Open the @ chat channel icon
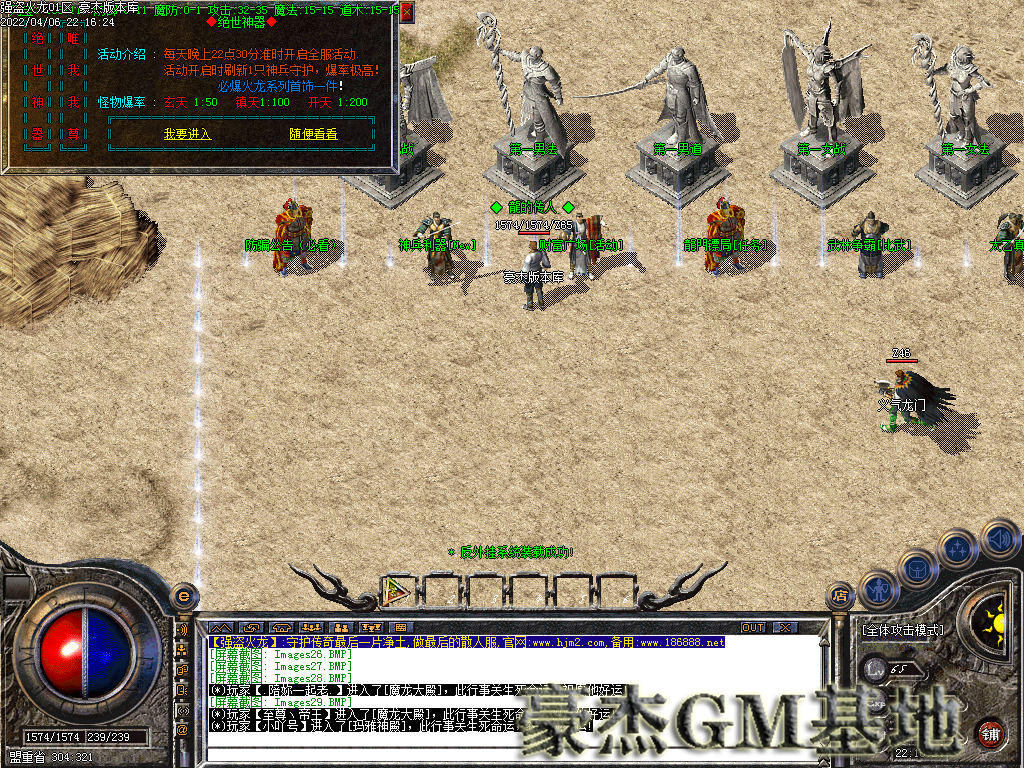This screenshot has height=768, width=1024. (182, 730)
